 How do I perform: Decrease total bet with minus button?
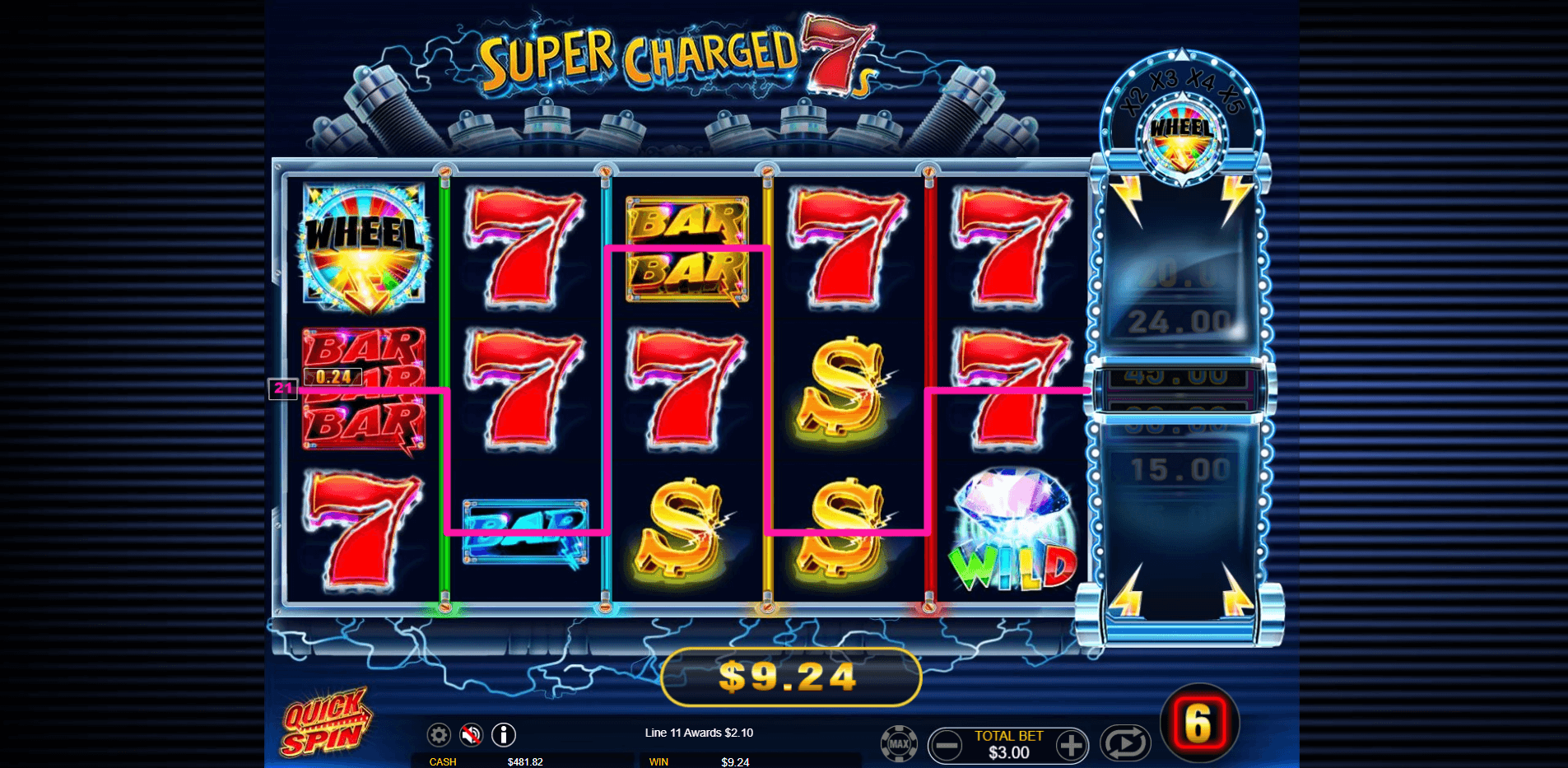(947, 746)
